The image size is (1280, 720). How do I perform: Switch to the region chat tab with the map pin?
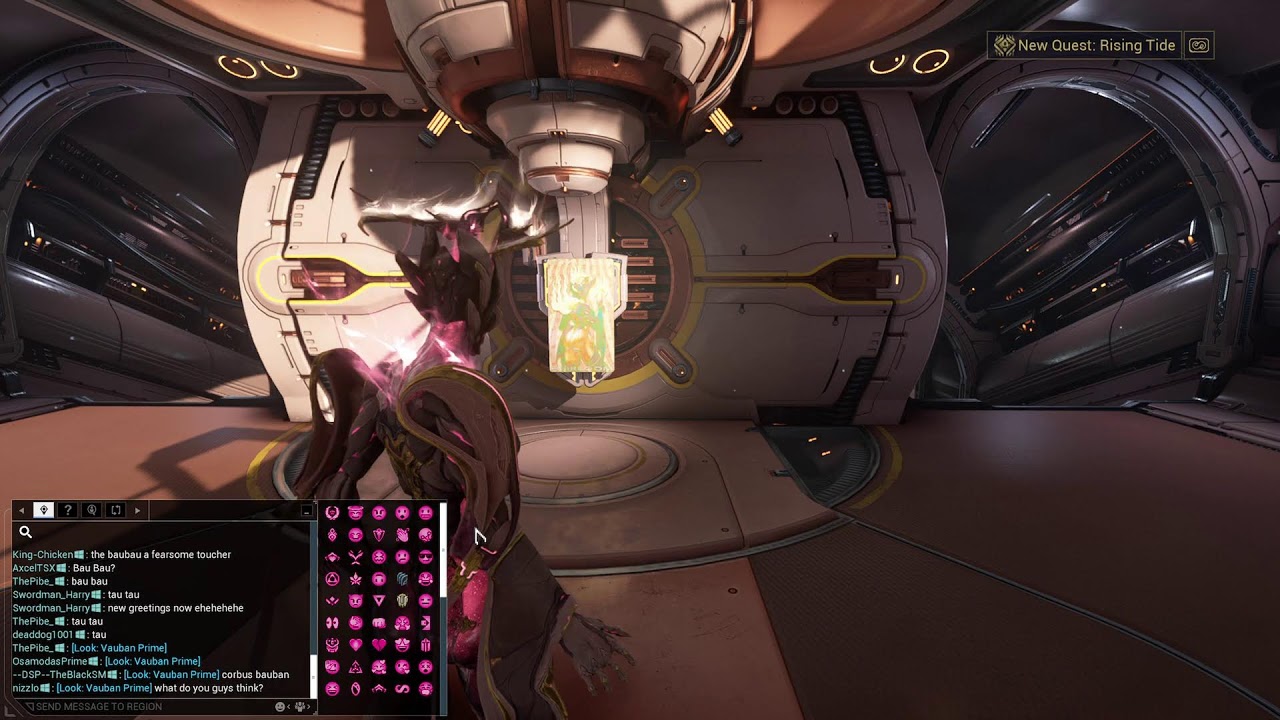[x=43, y=510]
